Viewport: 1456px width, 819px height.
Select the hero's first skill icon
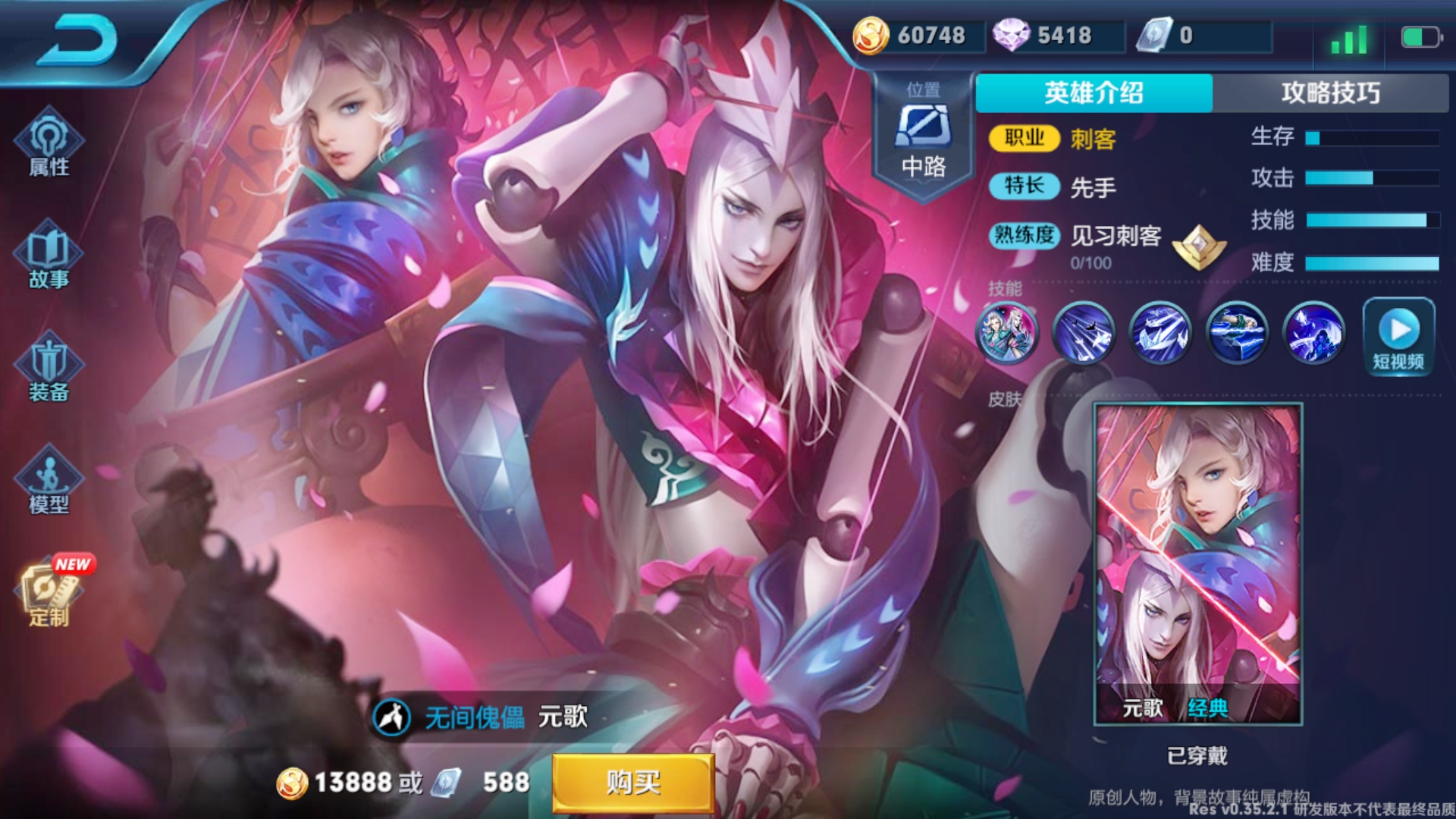(1007, 334)
